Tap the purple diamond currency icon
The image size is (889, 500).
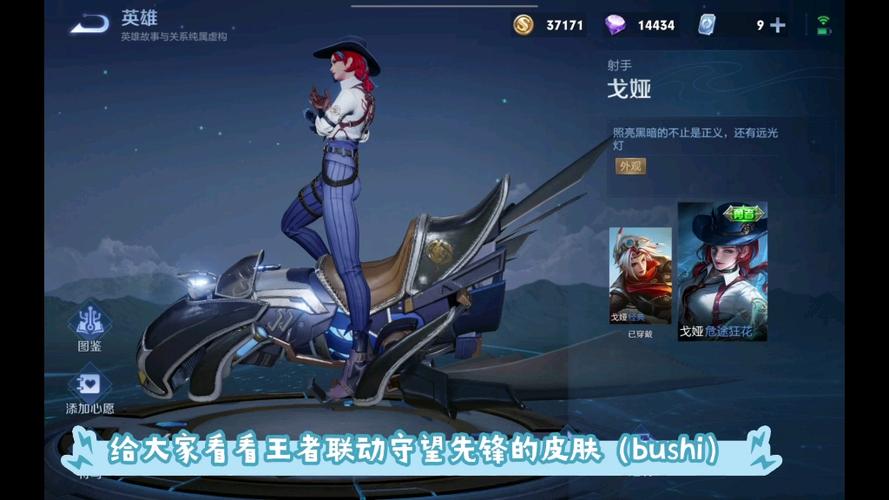click(x=615, y=25)
